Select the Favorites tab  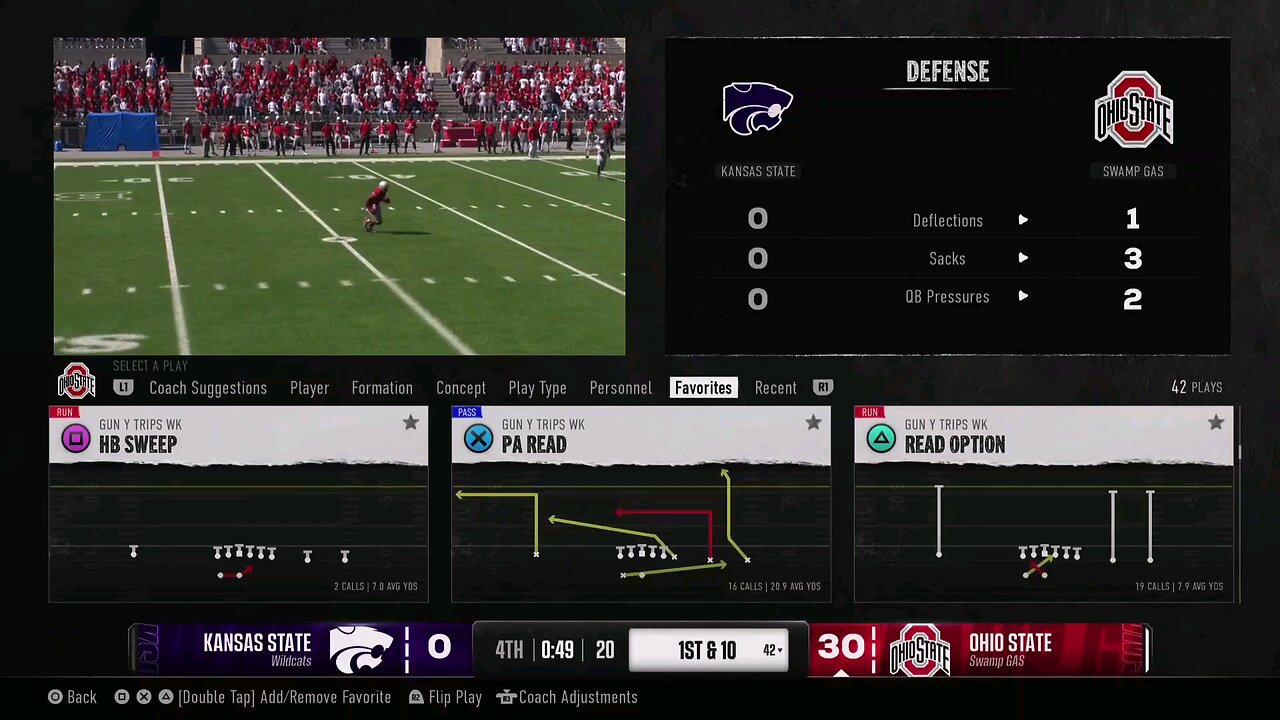coord(703,388)
